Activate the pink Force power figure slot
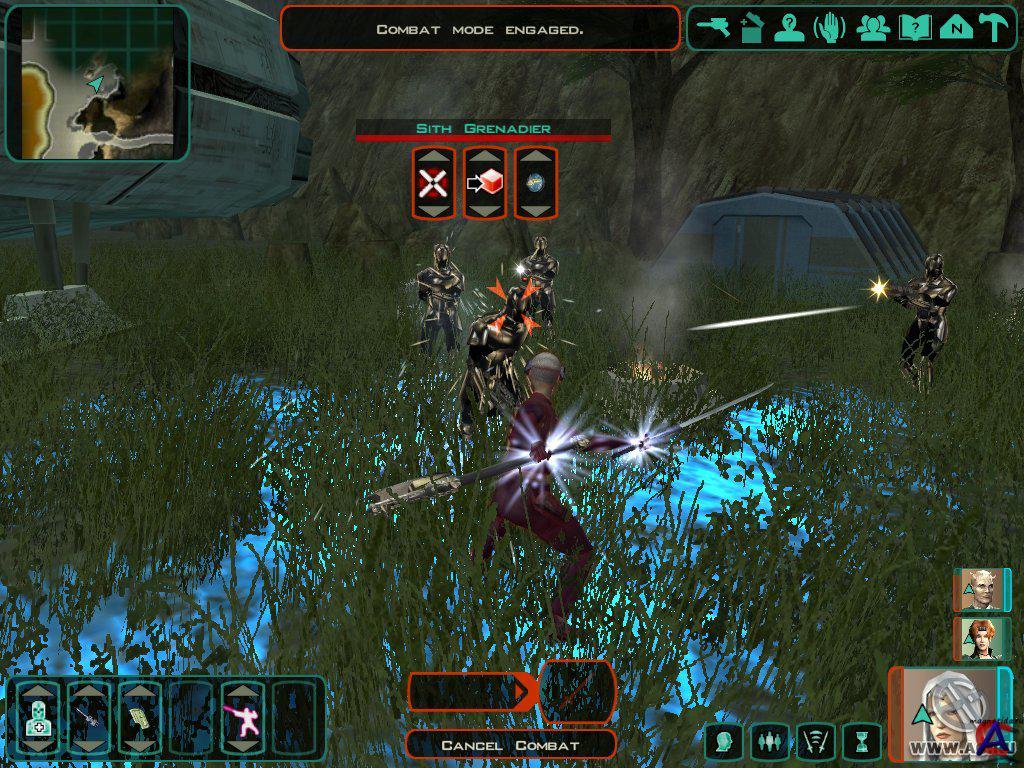The height and width of the screenshot is (768, 1024). point(243,717)
